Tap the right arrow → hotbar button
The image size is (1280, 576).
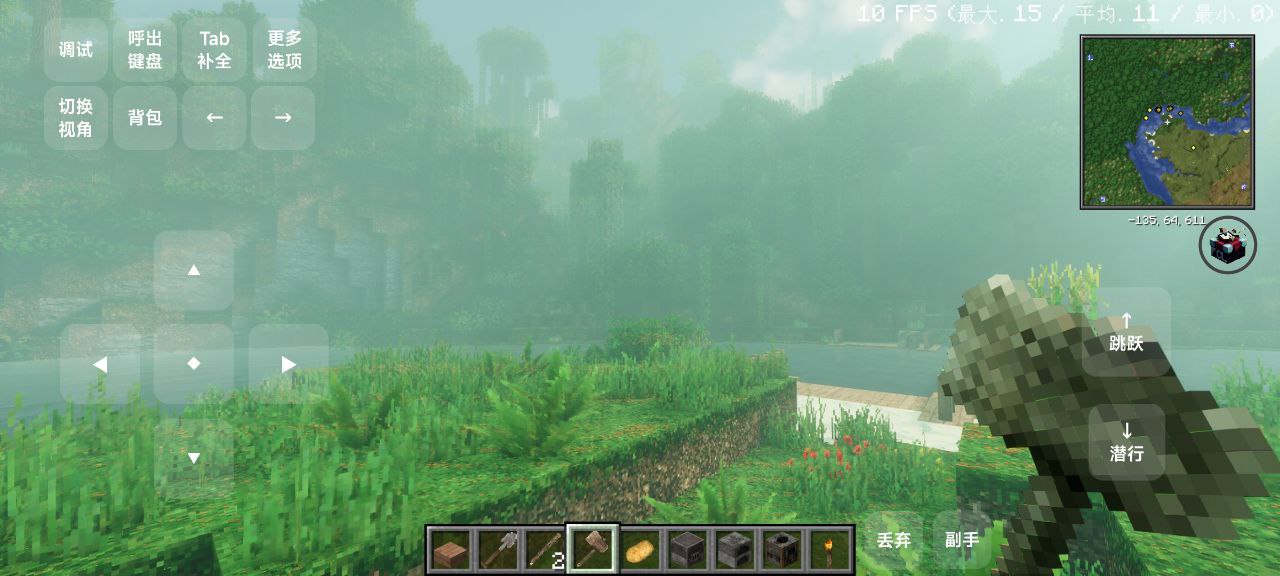click(x=283, y=118)
